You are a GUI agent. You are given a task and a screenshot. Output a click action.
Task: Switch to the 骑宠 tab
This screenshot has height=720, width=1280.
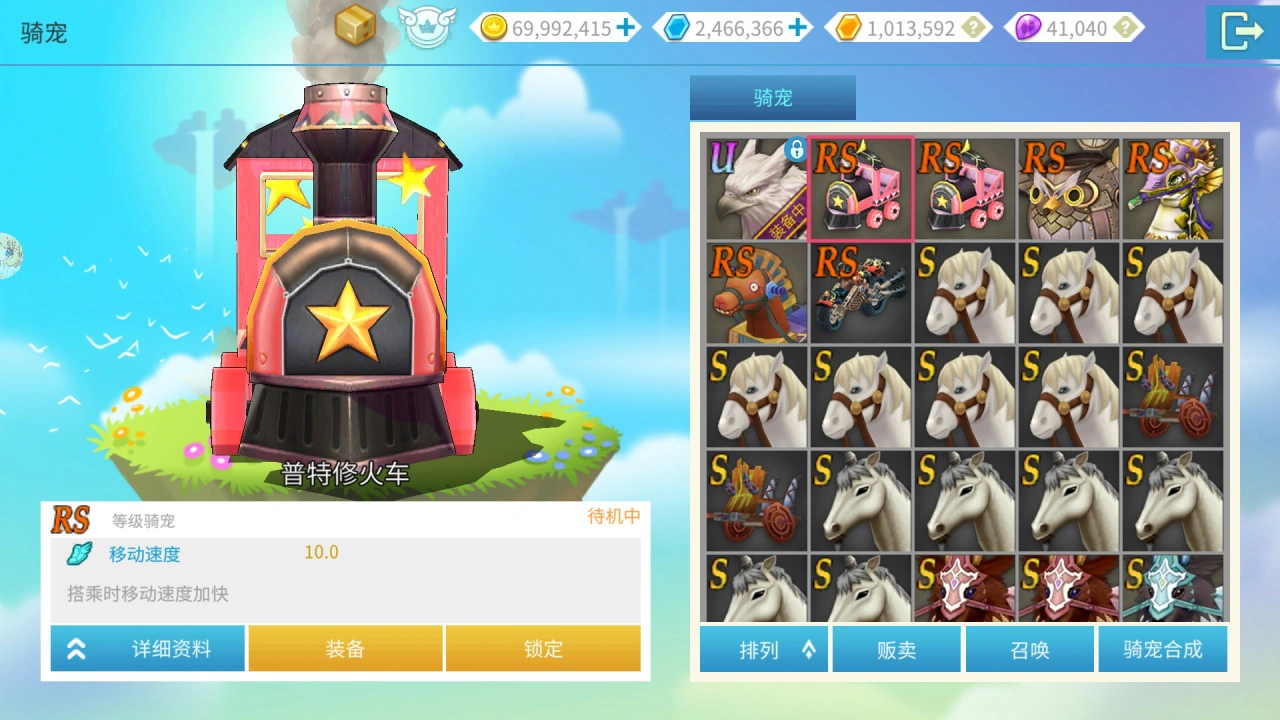772,98
